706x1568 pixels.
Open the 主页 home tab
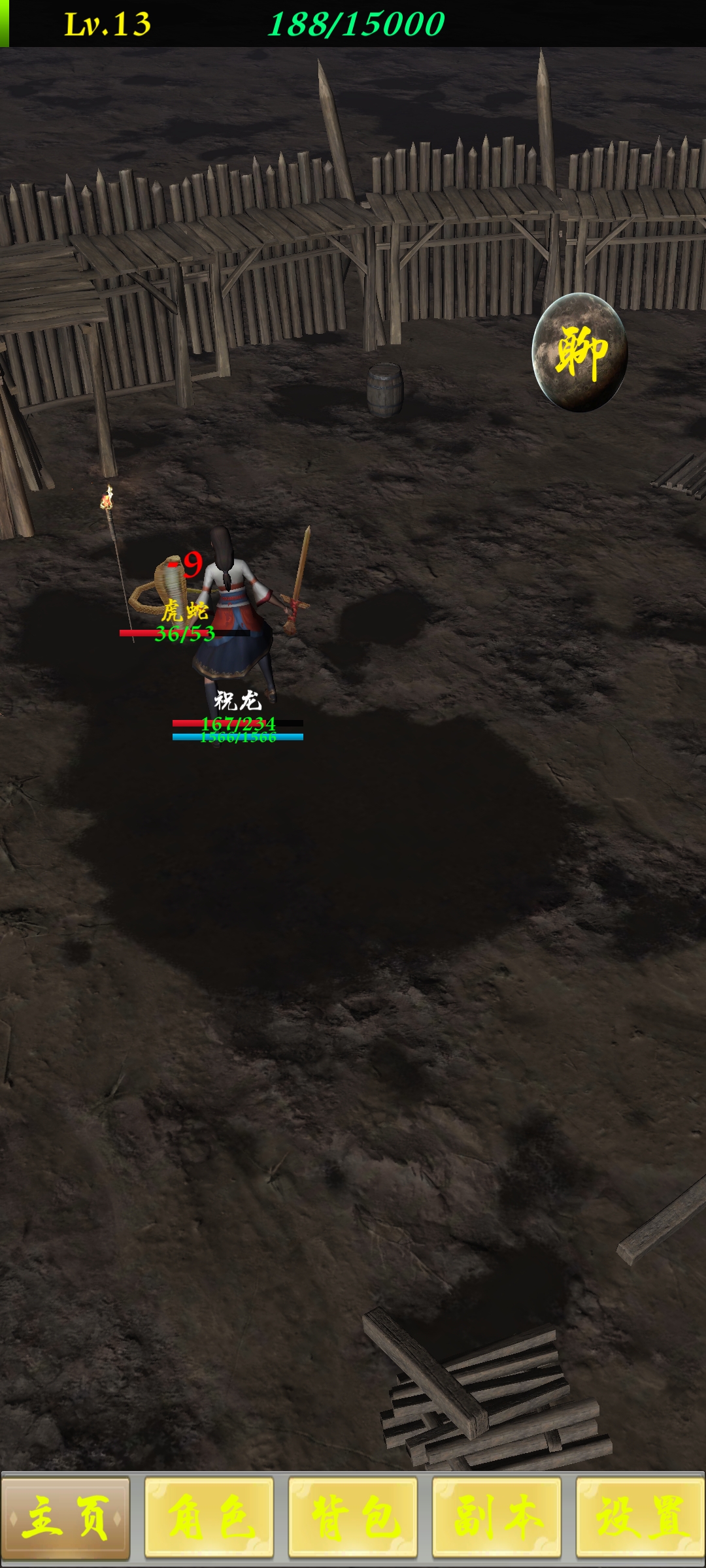tap(65, 1517)
